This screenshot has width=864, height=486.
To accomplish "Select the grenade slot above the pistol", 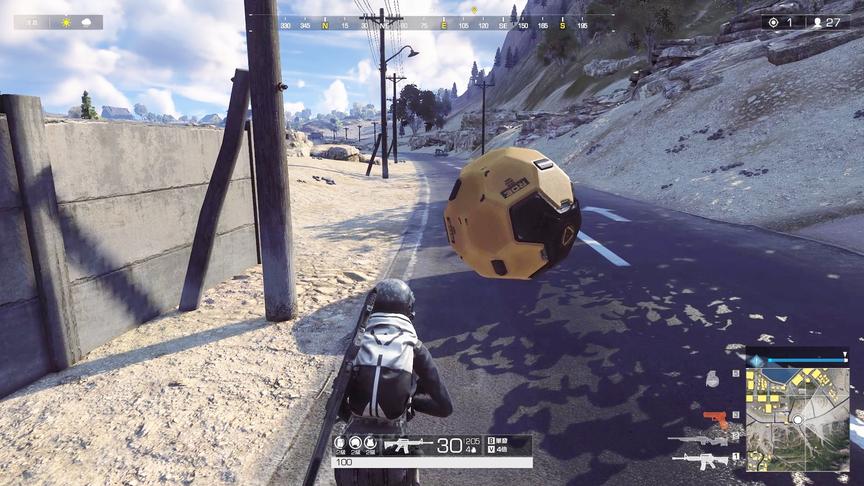I will pyautogui.click(x=712, y=380).
